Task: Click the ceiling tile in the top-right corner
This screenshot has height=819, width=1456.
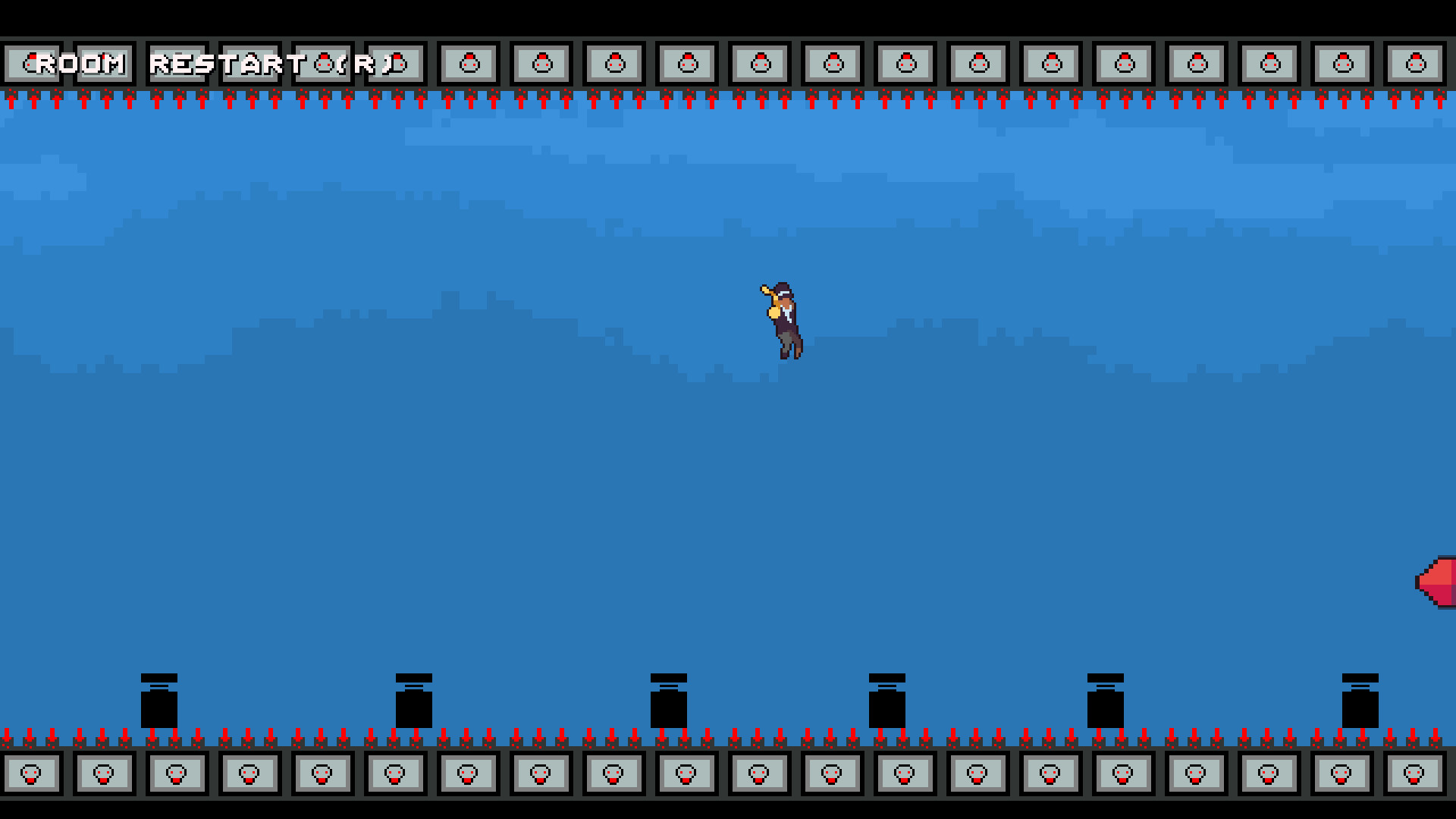Action: 1415,63
